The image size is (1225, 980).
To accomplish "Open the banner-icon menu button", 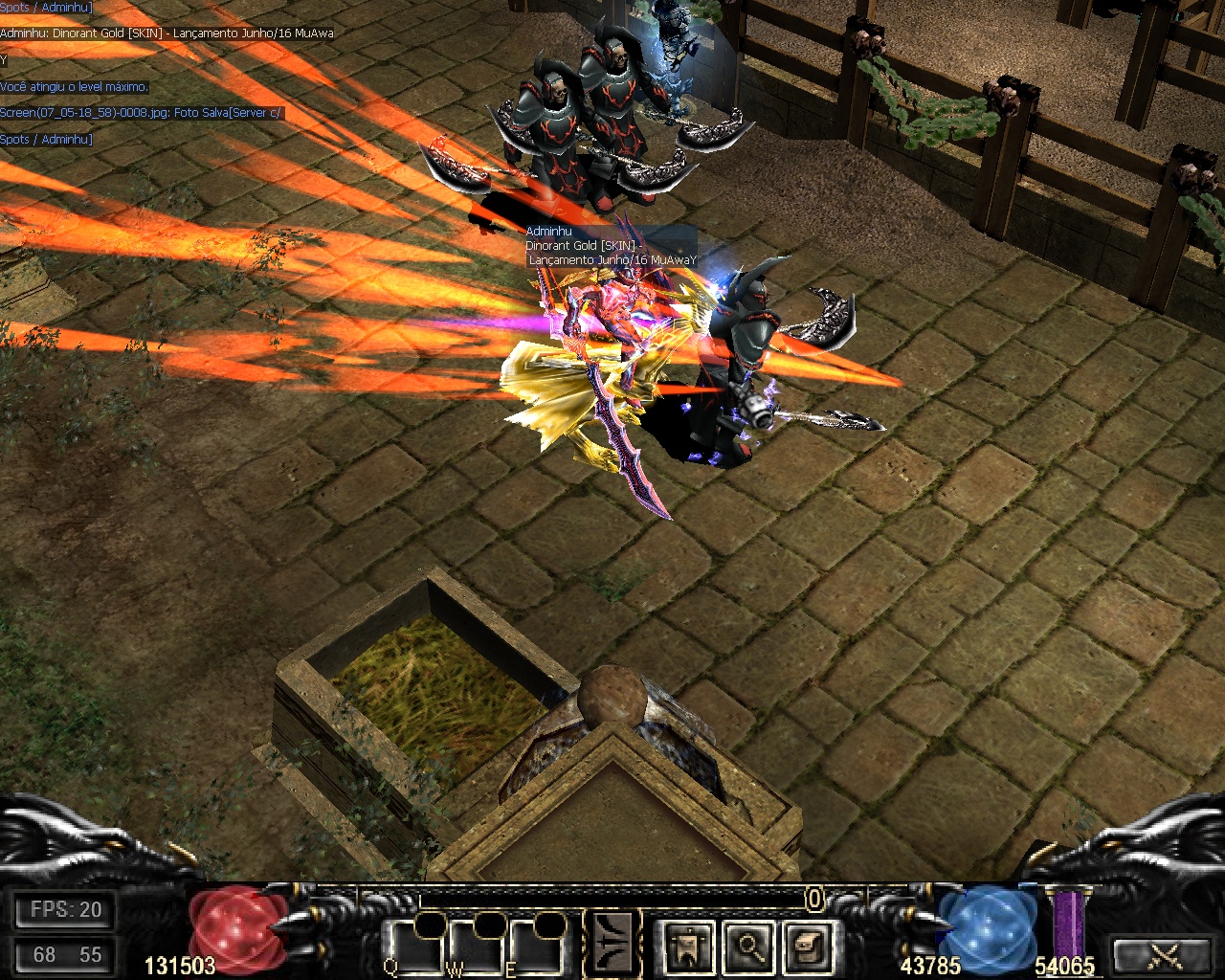I will (x=688, y=947).
